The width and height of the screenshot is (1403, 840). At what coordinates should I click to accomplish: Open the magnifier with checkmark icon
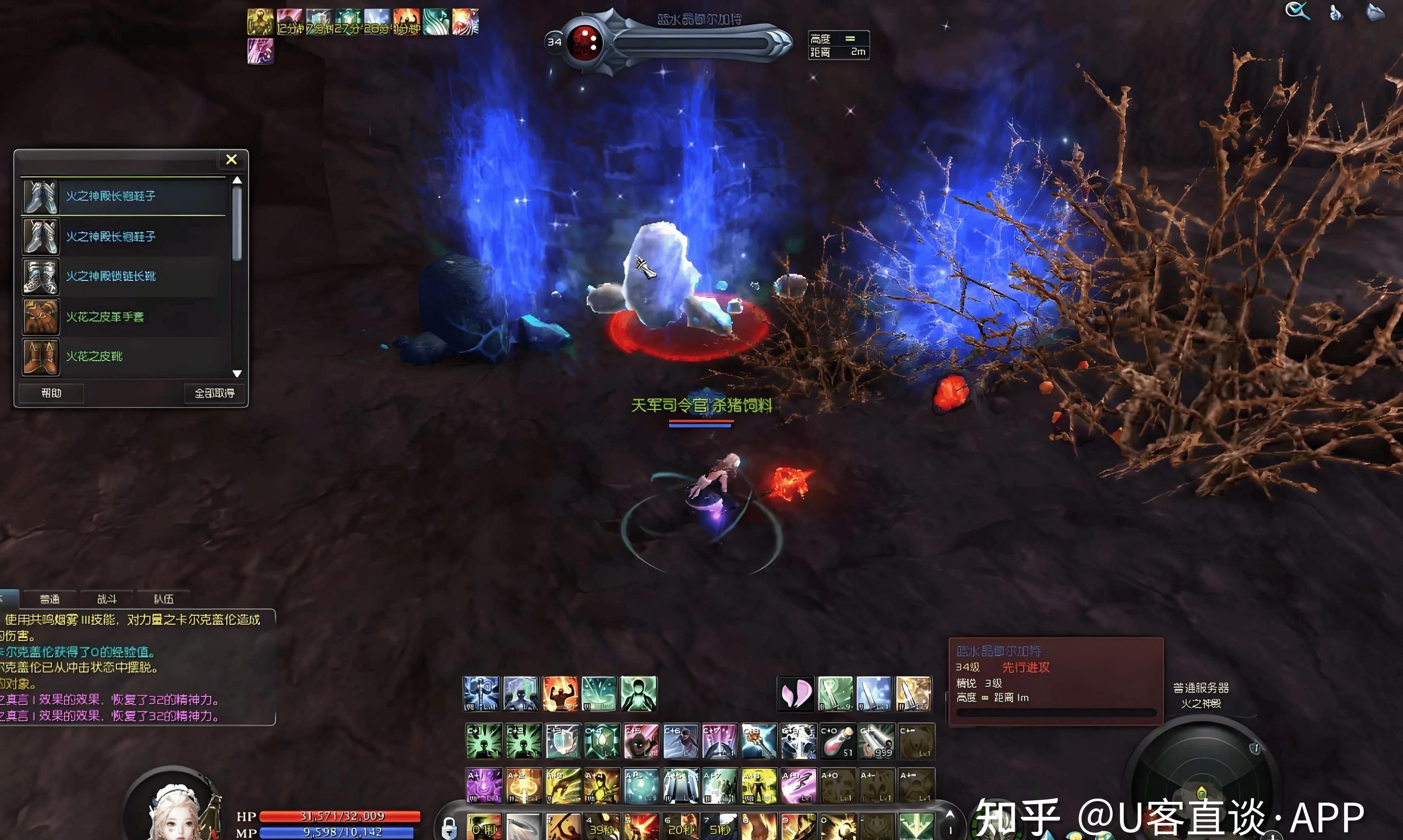point(1297,11)
